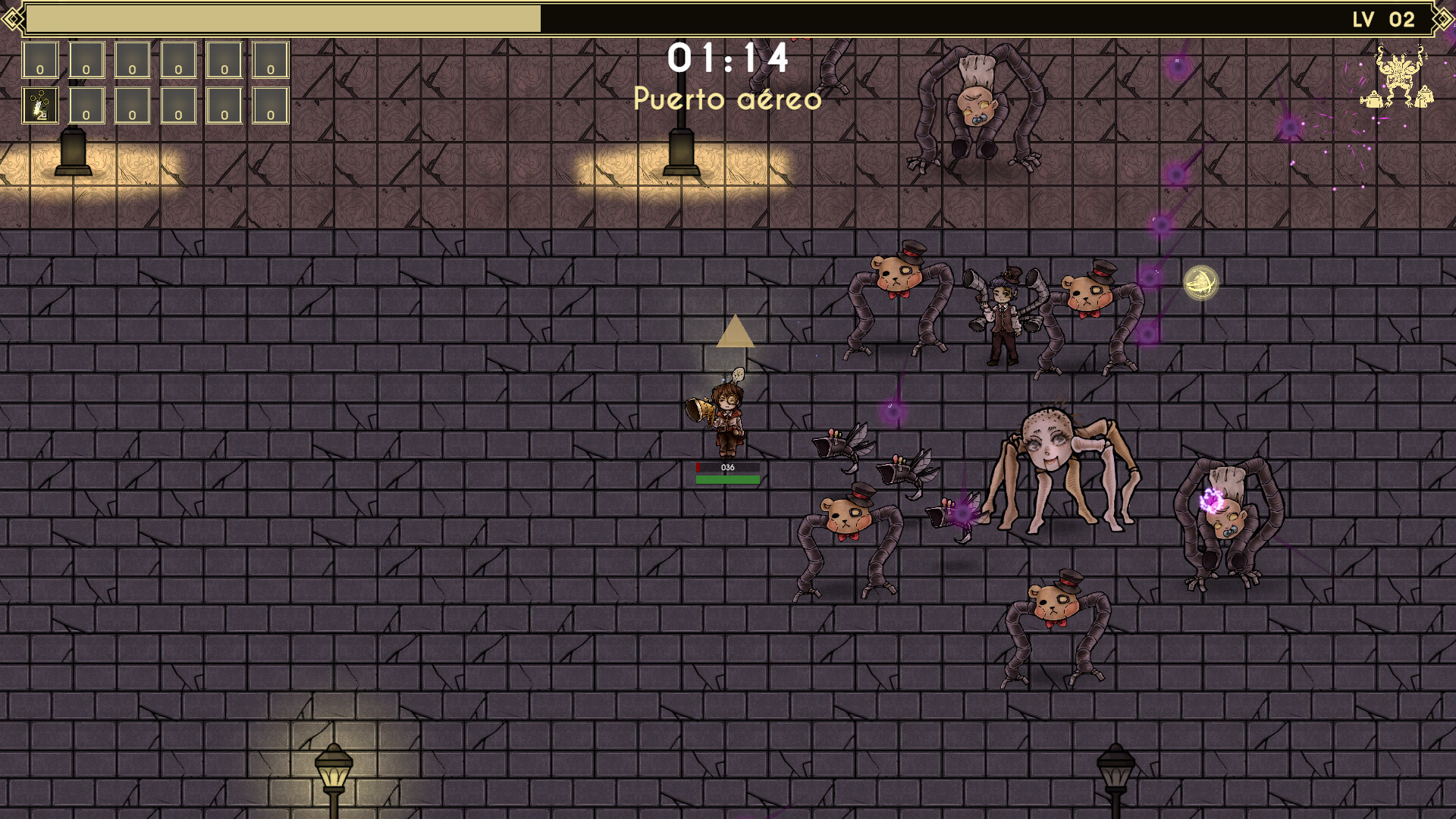Click the left watering-can machine icon at top right

[1371, 100]
